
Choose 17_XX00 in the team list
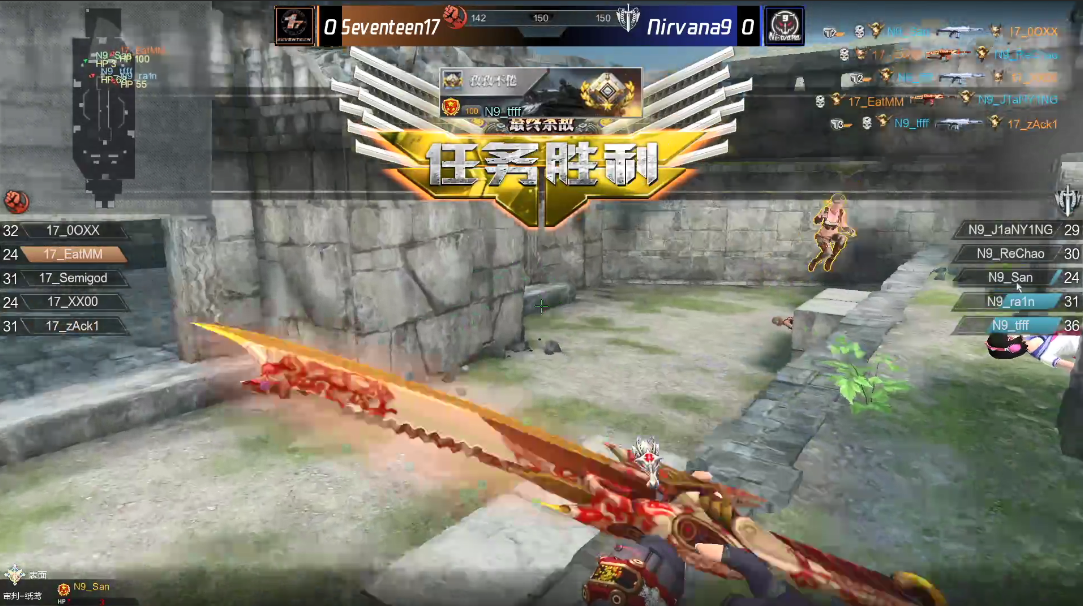pyautogui.click(x=74, y=302)
